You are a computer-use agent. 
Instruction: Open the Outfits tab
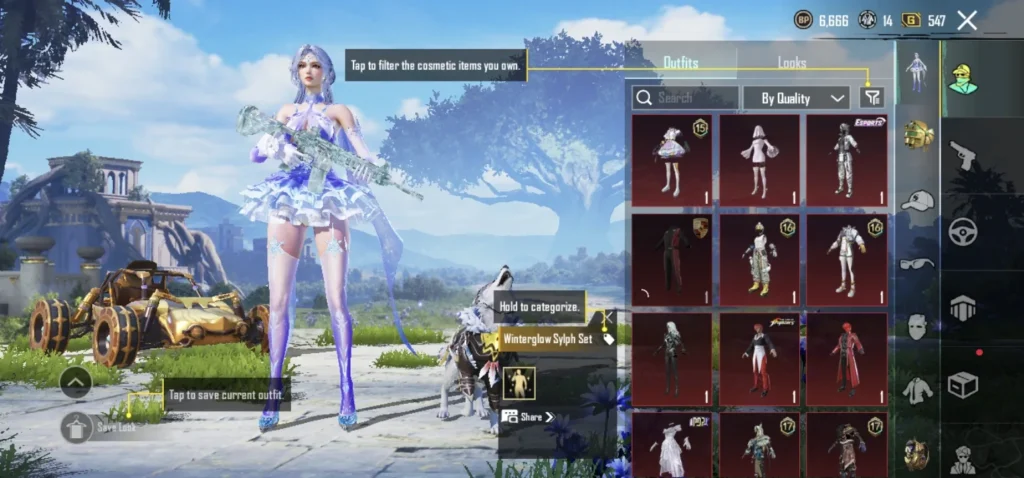pyautogui.click(x=681, y=62)
